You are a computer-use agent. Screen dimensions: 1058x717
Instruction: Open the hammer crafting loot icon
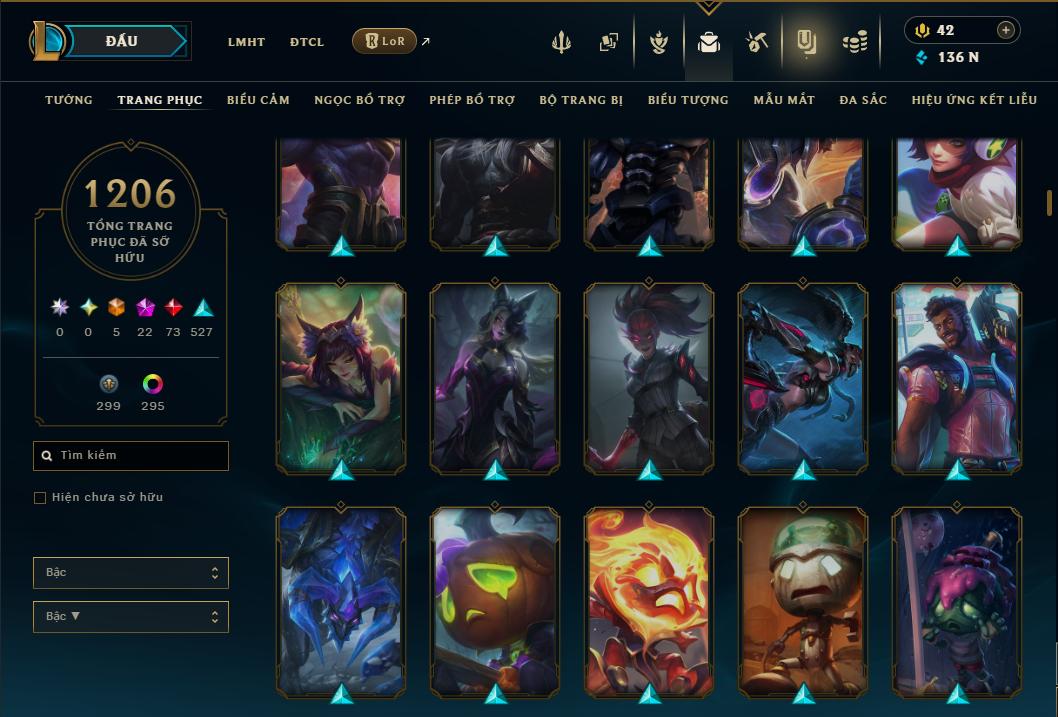coord(756,42)
